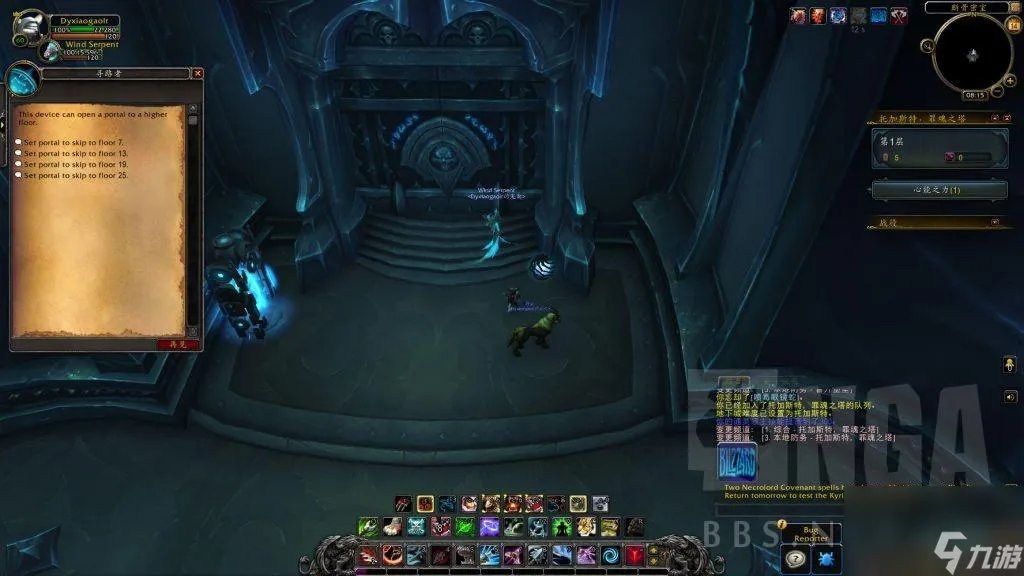Close the gossip dialog with the X

point(197,73)
